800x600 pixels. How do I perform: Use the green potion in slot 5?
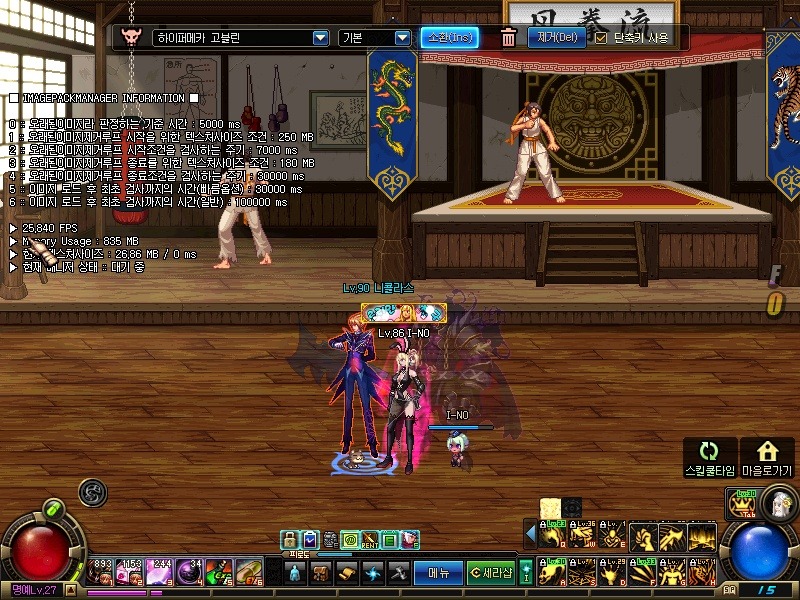218,572
